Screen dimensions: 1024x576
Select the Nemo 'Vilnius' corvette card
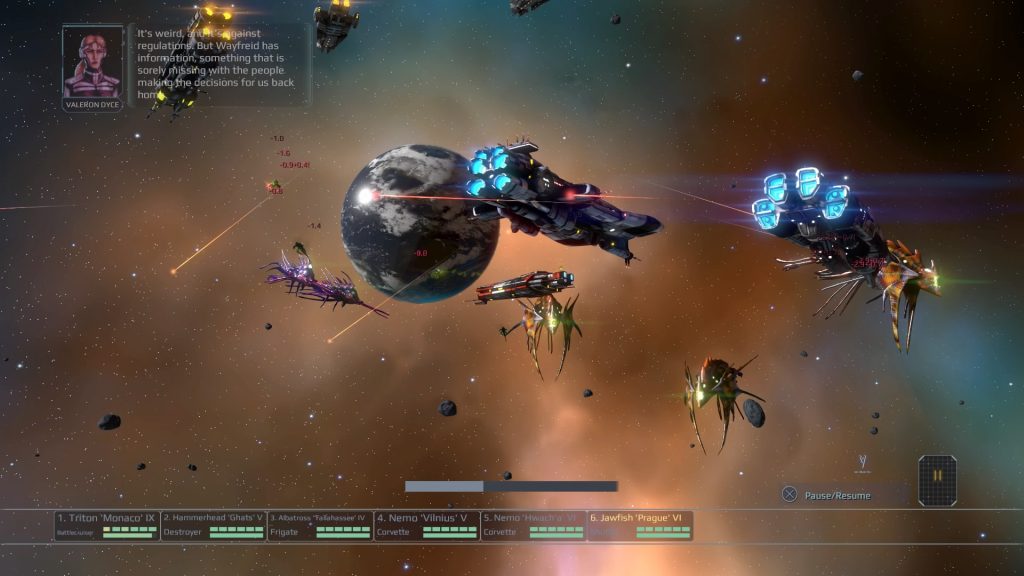pos(426,525)
